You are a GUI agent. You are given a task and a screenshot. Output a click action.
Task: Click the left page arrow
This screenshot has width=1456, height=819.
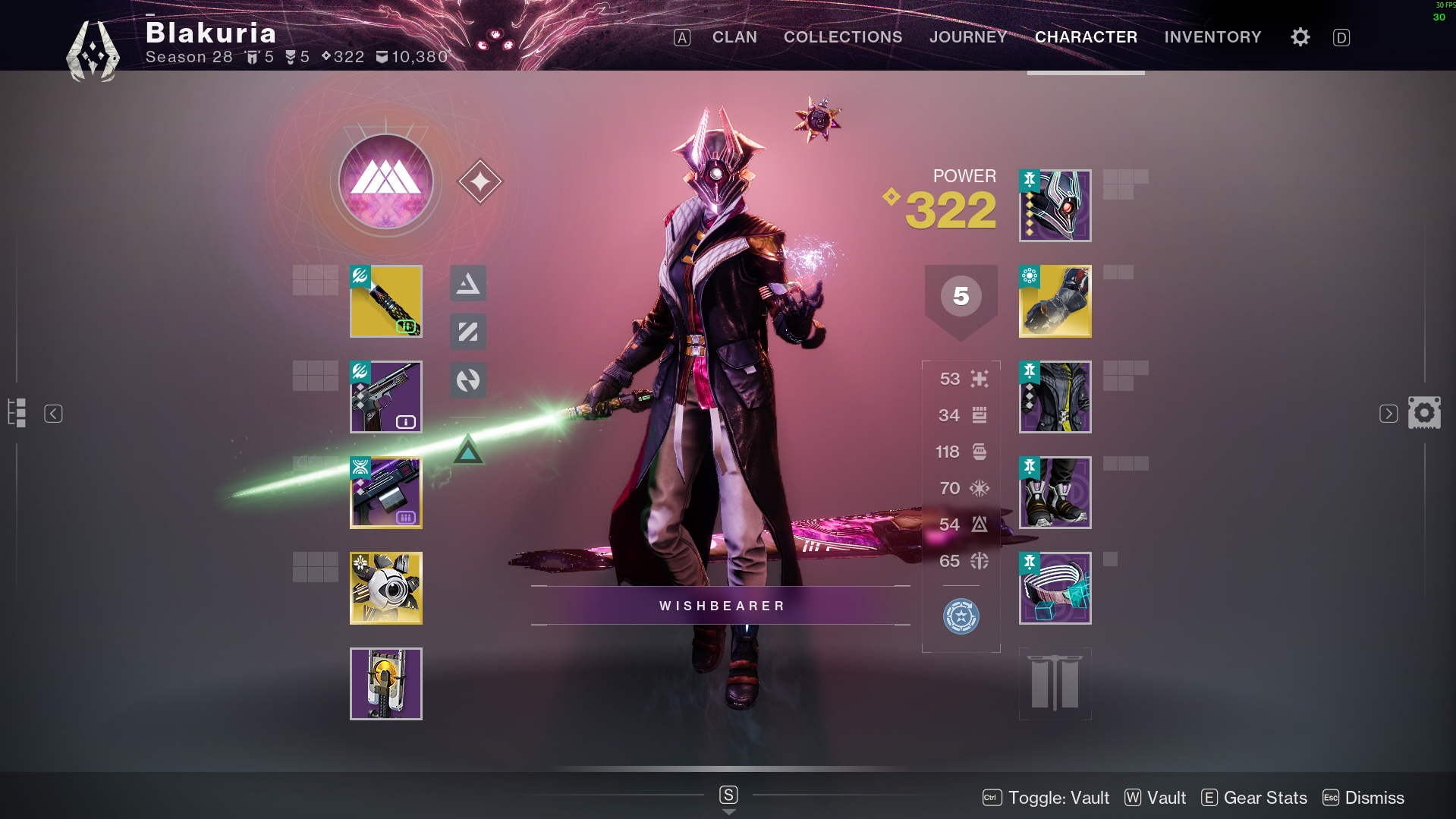53,414
